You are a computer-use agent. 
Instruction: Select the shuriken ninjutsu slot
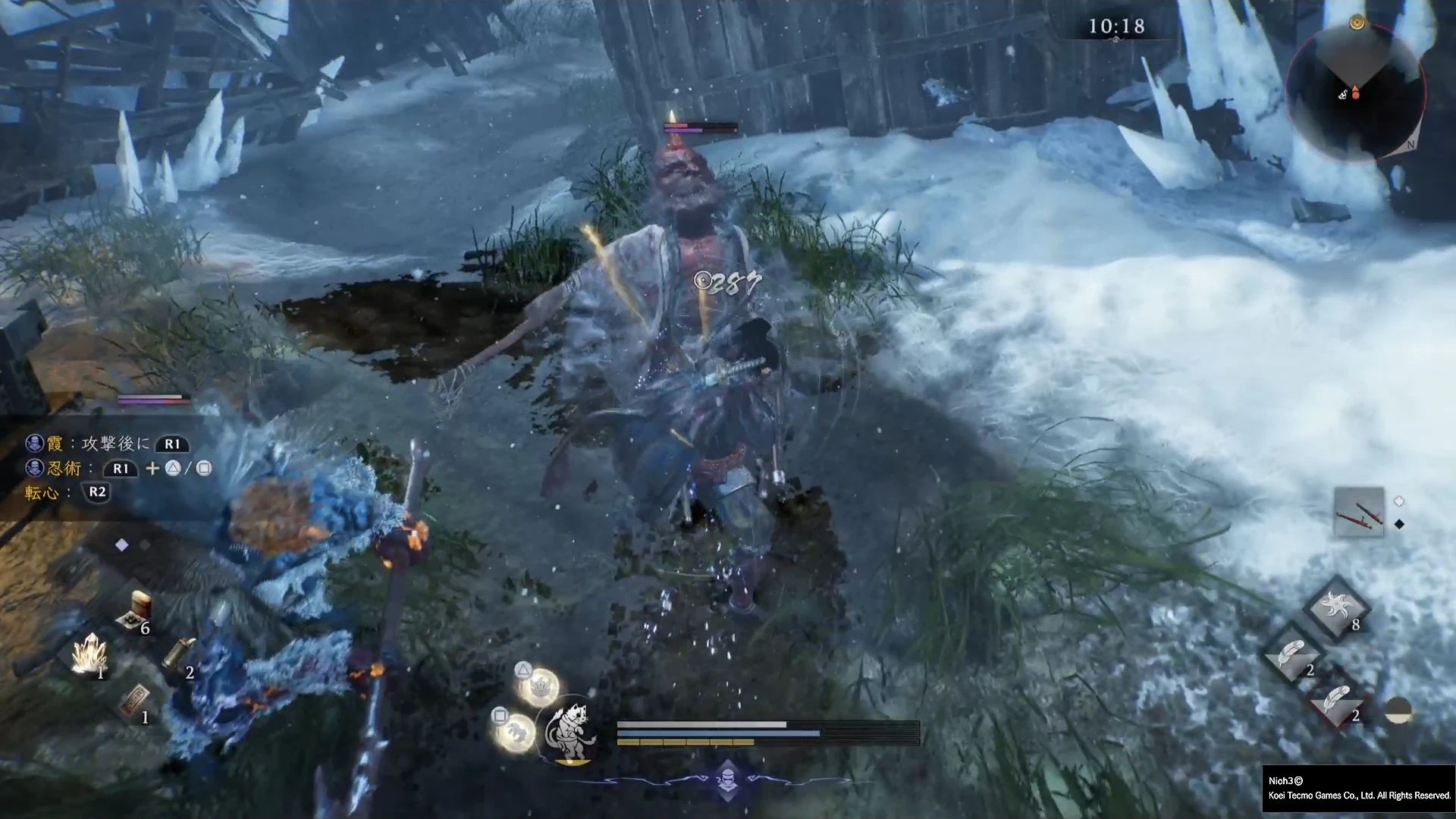[x=1336, y=608]
